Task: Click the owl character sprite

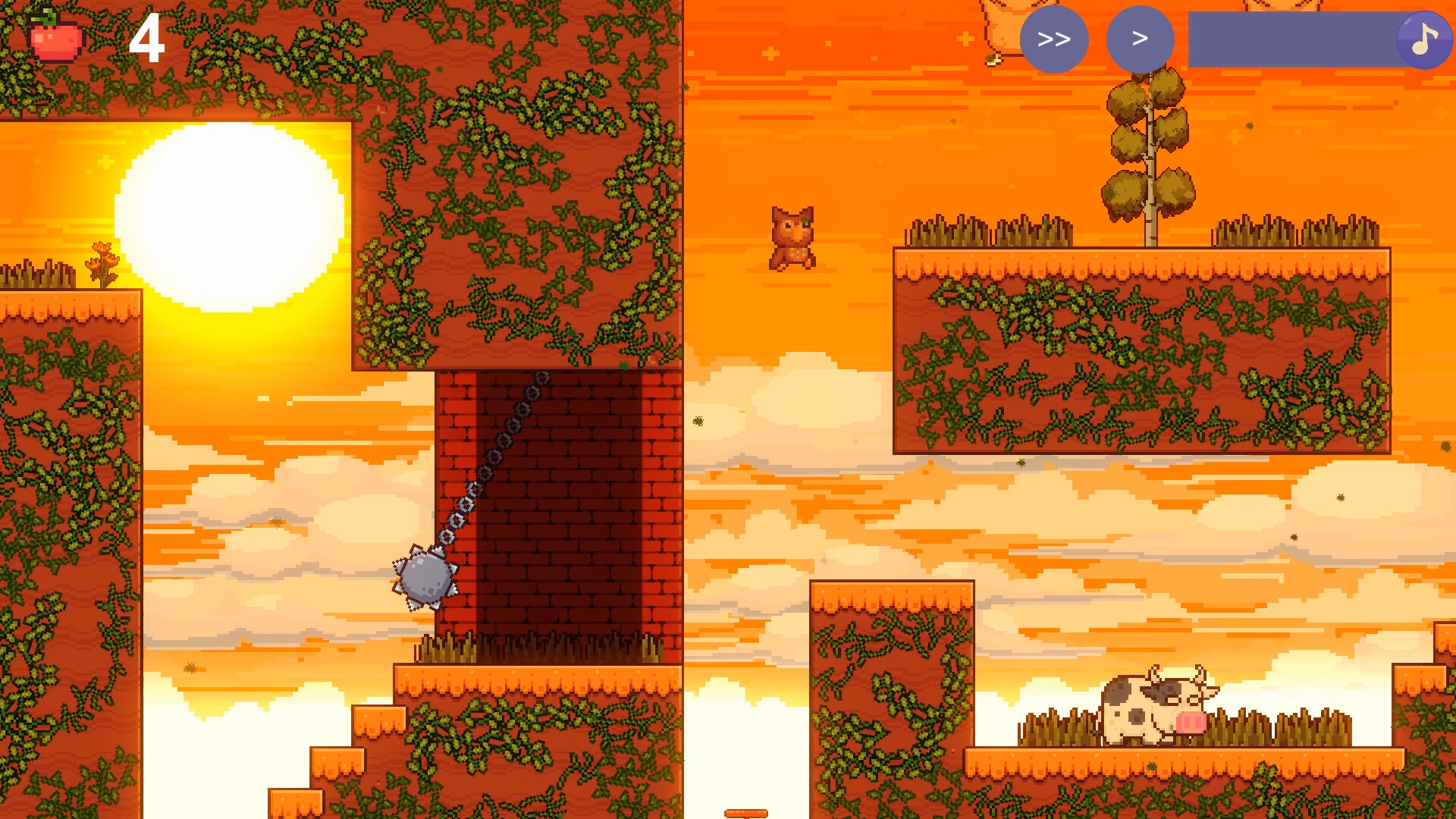Action: click(x=791, y=237)
